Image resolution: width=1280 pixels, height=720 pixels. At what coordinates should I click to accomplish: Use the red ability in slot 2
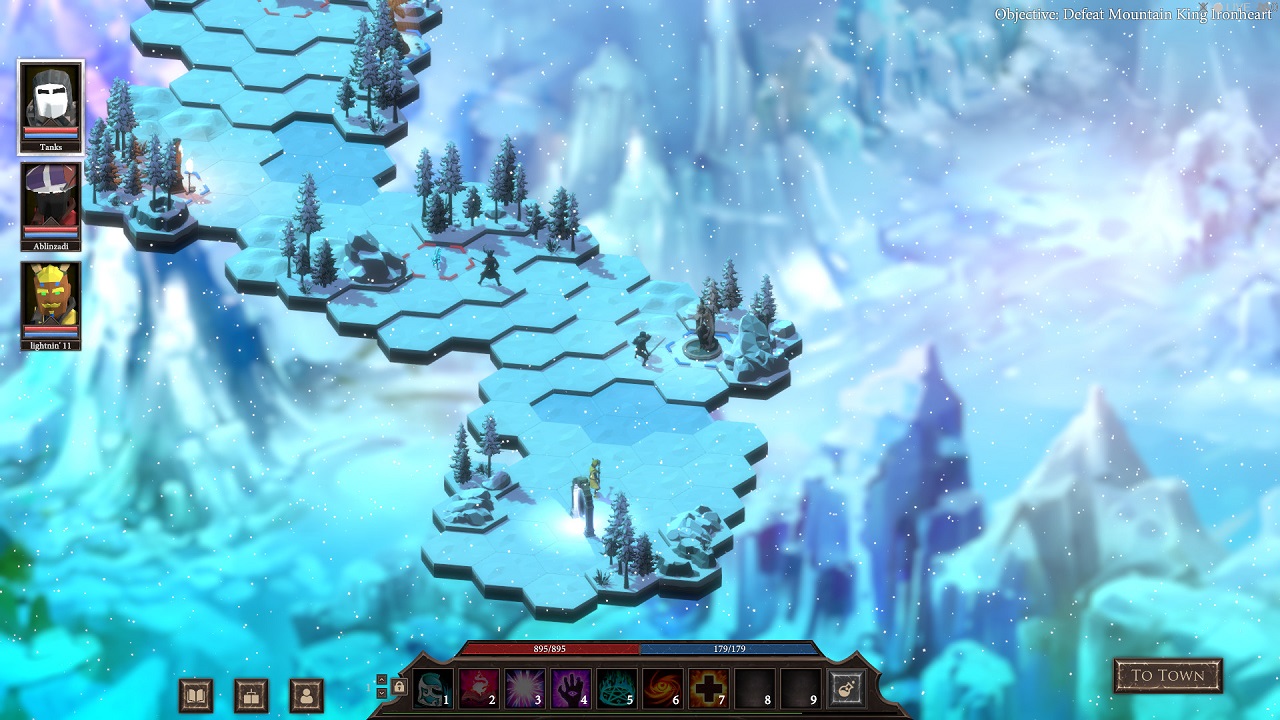[x=478, y=688]
